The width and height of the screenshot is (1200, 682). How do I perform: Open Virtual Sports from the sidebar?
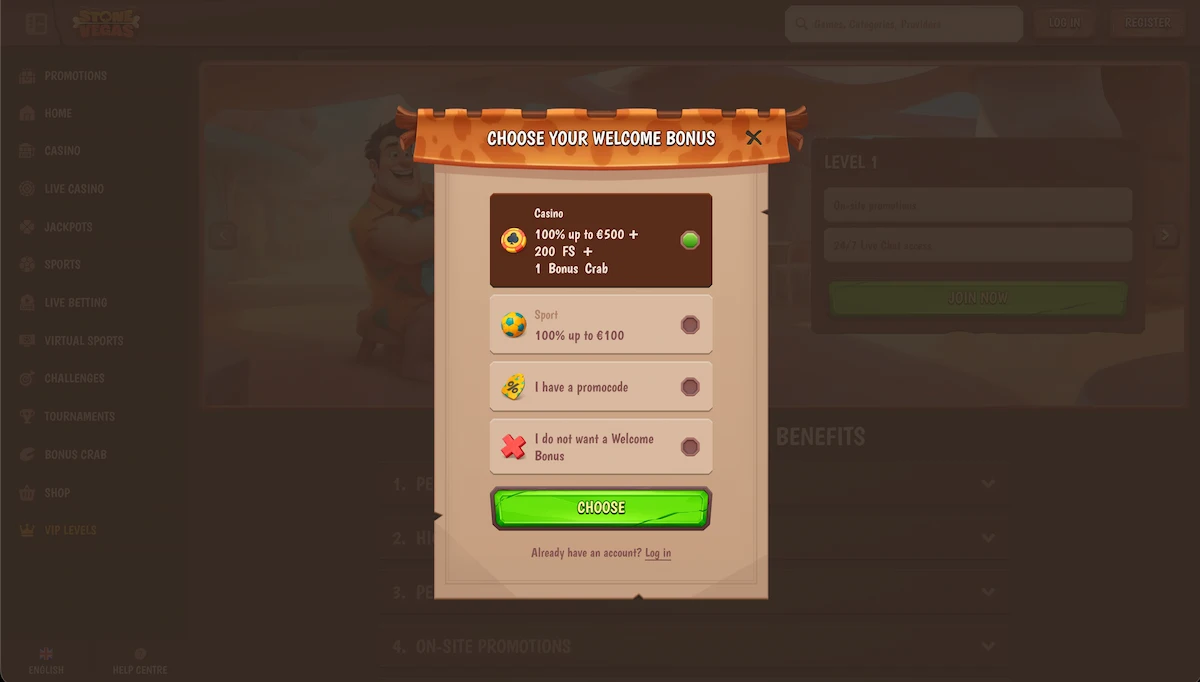[x=83, y=341]
